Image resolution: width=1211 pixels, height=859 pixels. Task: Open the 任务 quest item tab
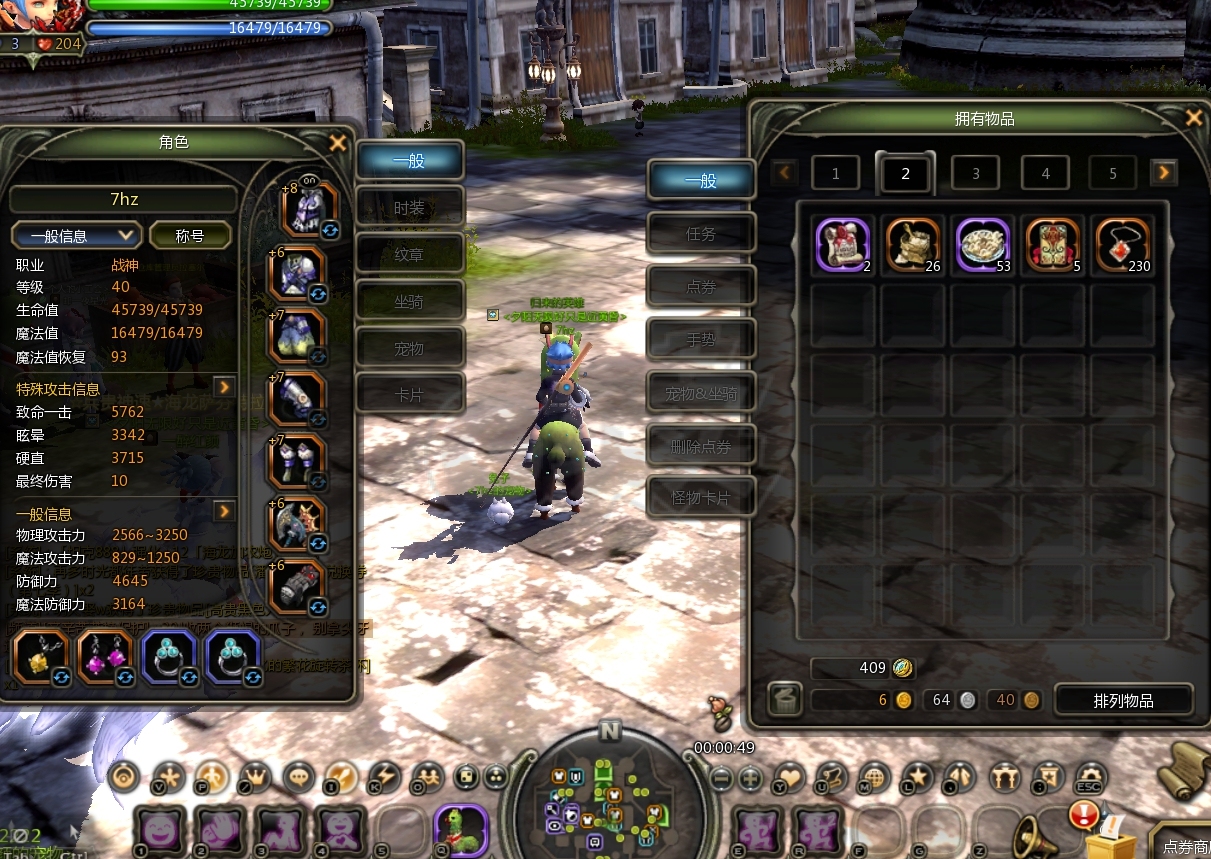(x=701, y=234)
